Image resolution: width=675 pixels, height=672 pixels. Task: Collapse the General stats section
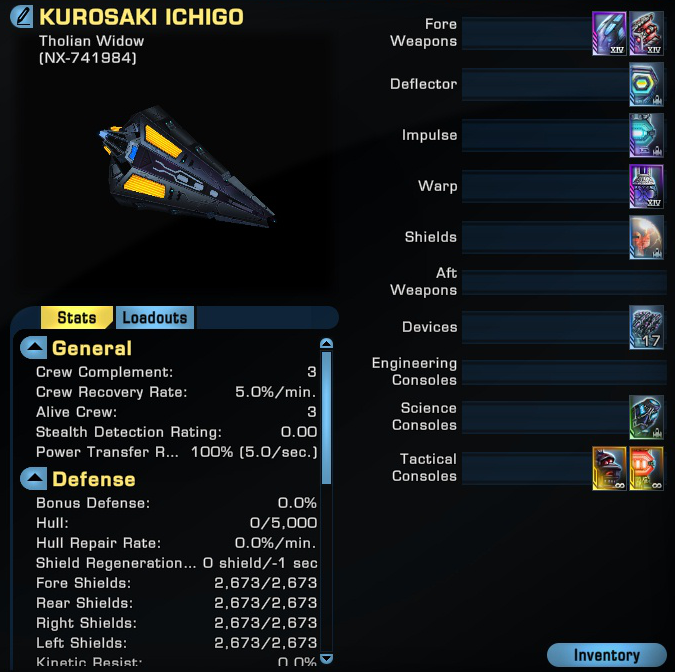click(x=34, y=348)
